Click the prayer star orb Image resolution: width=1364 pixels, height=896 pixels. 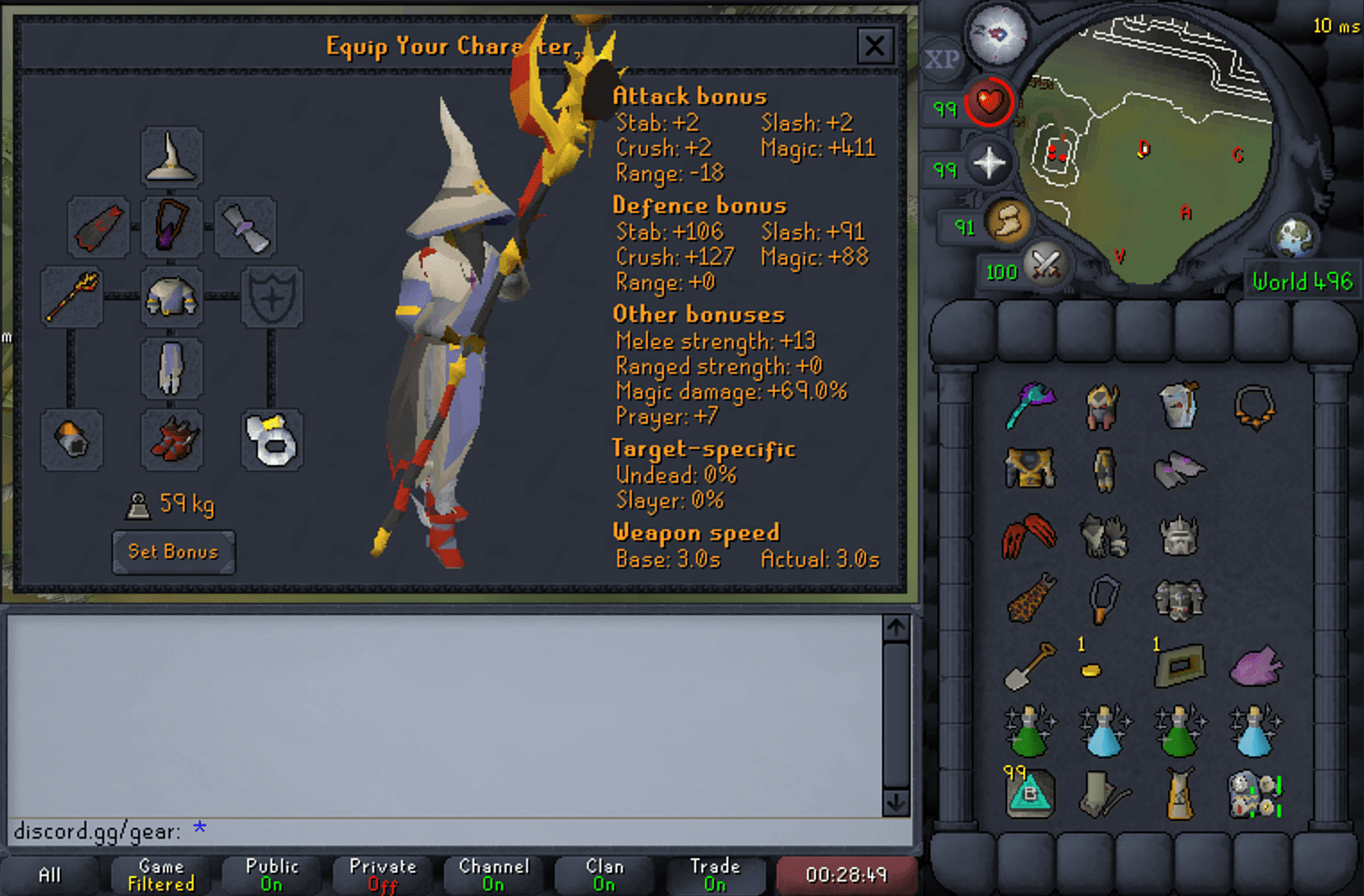990,163
